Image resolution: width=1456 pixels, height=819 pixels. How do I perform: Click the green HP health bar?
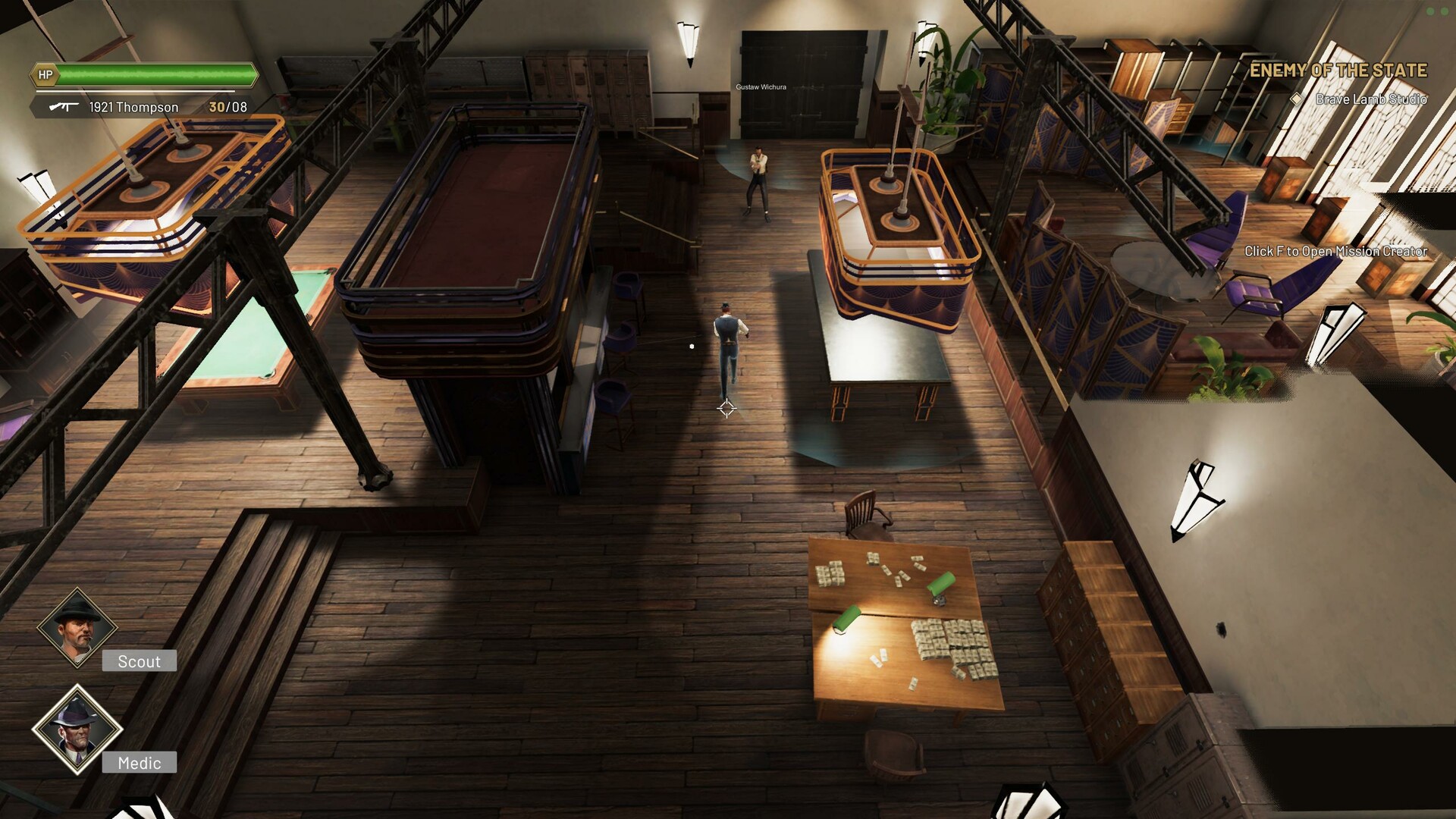point(155,76)
